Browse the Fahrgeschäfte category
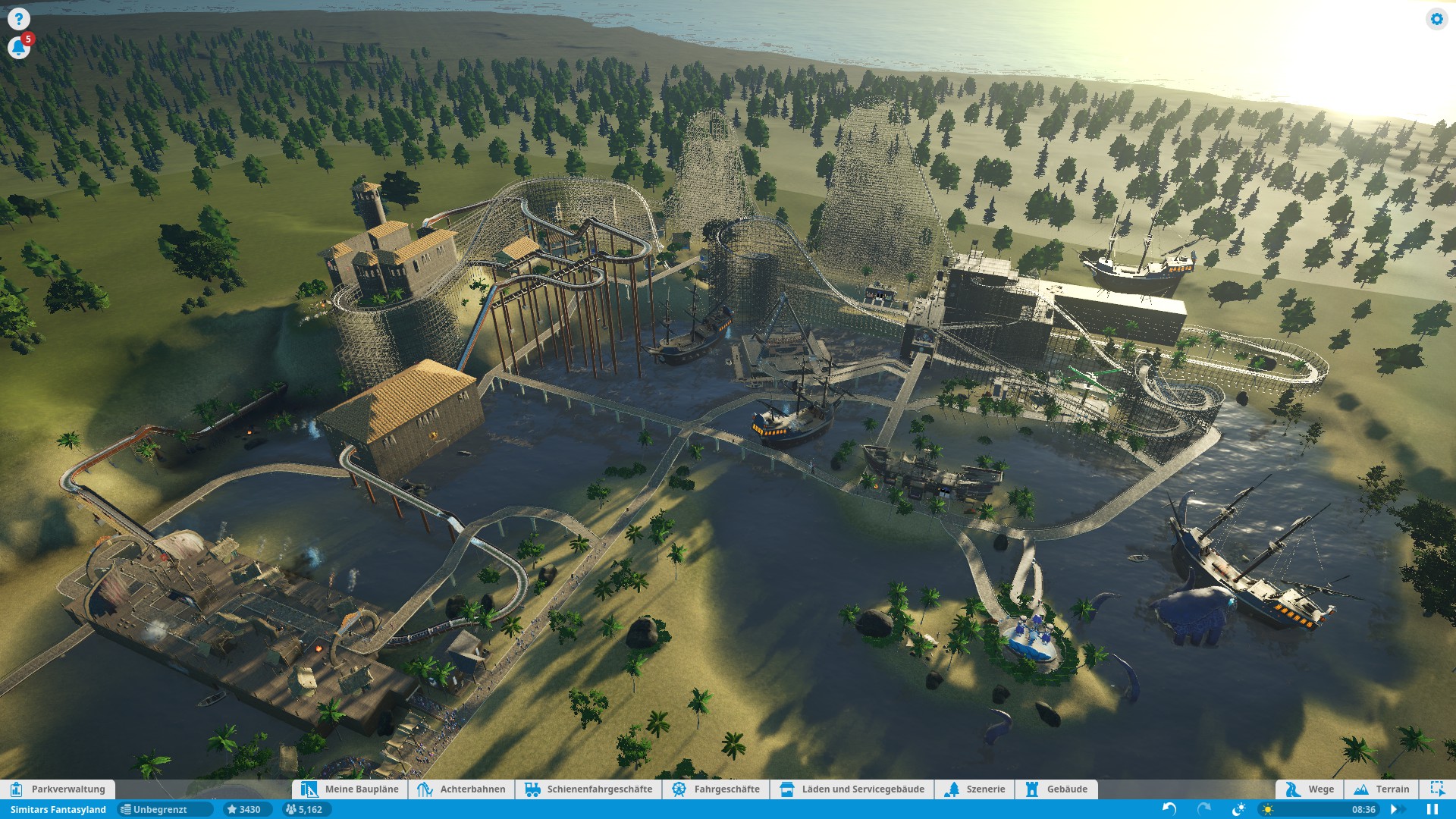Viewport: 1456px width, 819px height. click(716, 789)
